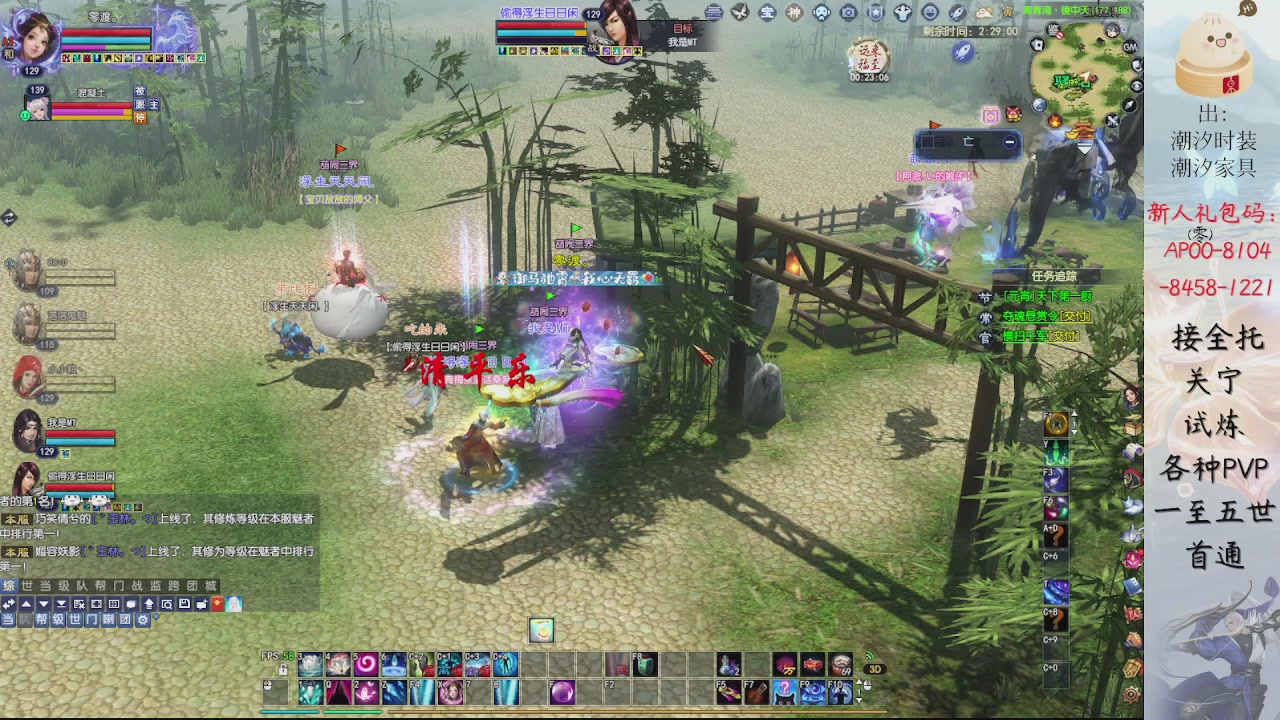The height and width of the screenshot is (720, 1280).
Task: Open the 远客福至 timed event icon
Action: coord(868,58)
